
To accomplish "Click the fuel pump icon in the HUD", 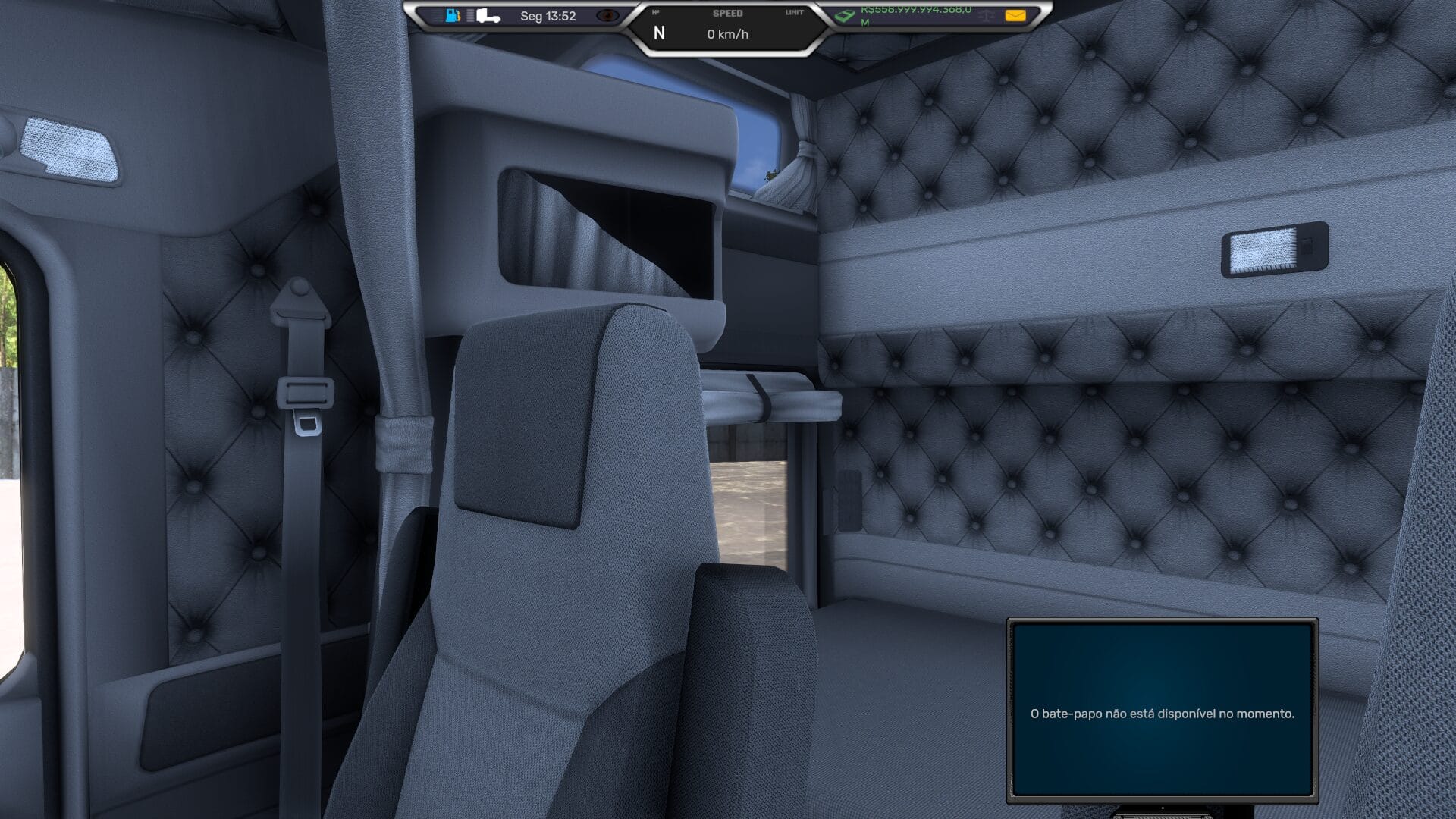I will tap(451, 14).
